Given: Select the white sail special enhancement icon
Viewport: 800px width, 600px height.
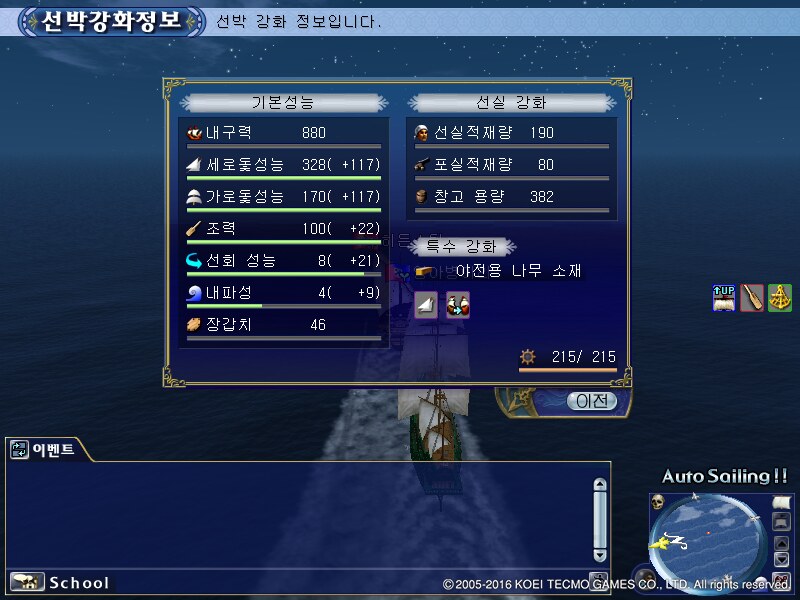Looking at the screenshot, I should pyautogui.click(x=426, y=306).
